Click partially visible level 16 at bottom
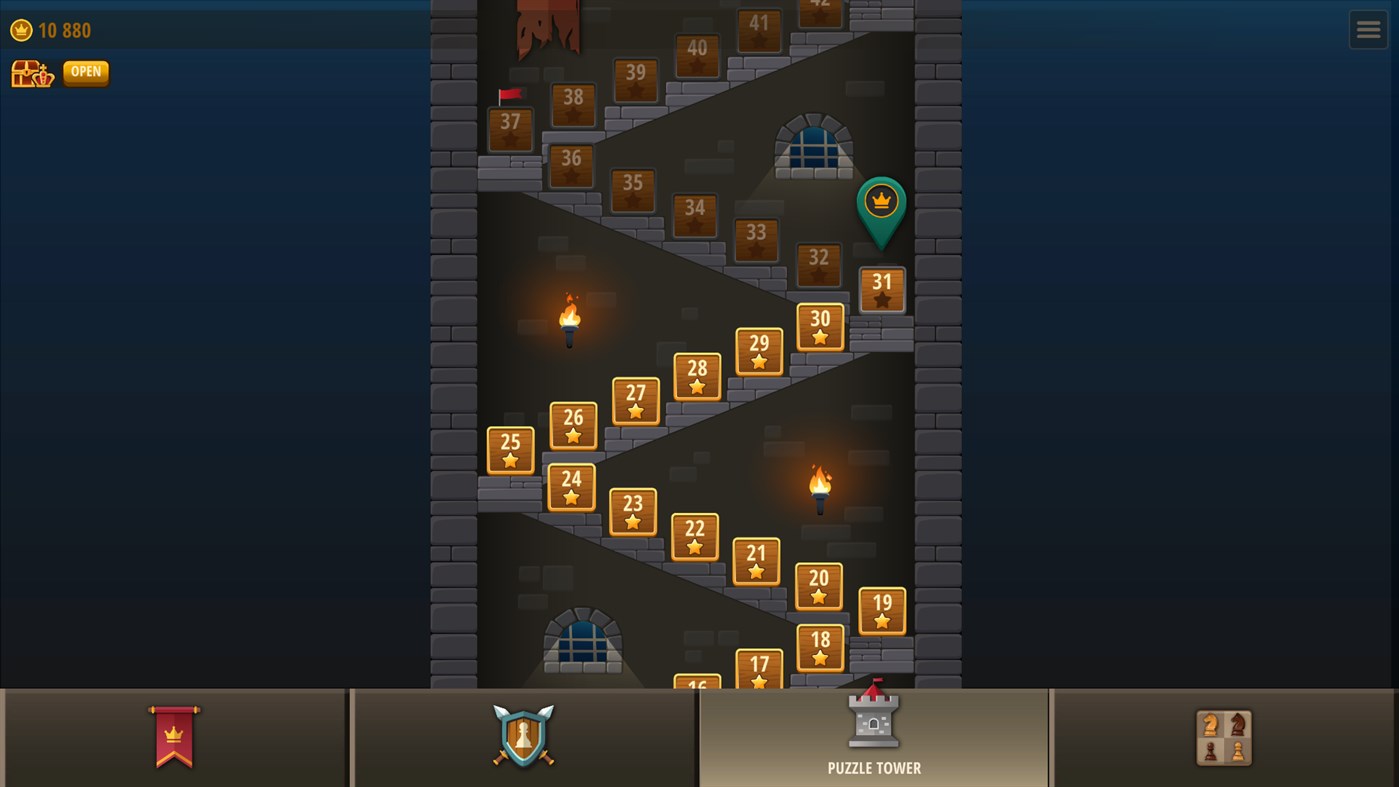 696,684
